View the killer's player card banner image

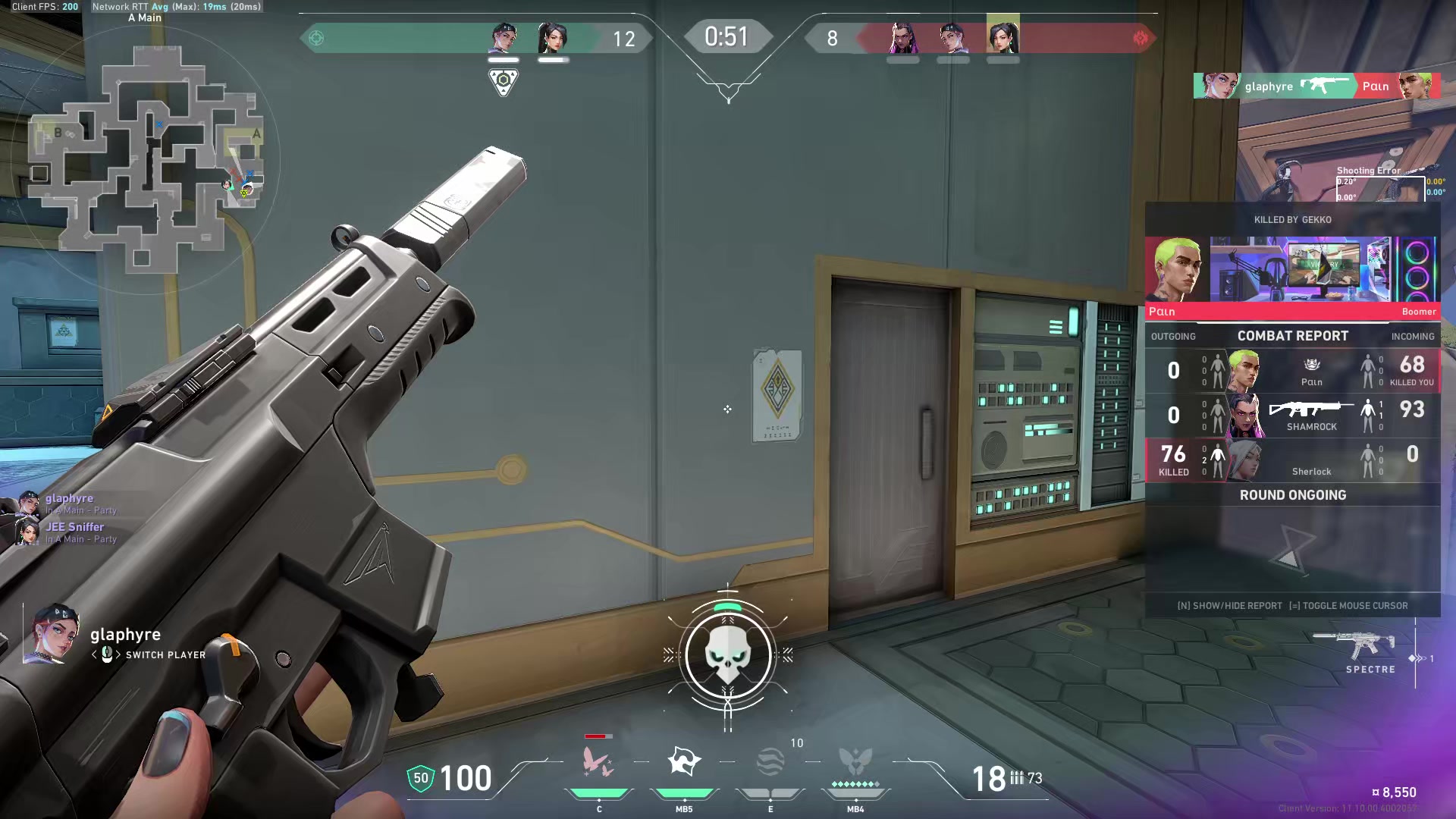click(1300, 269)
